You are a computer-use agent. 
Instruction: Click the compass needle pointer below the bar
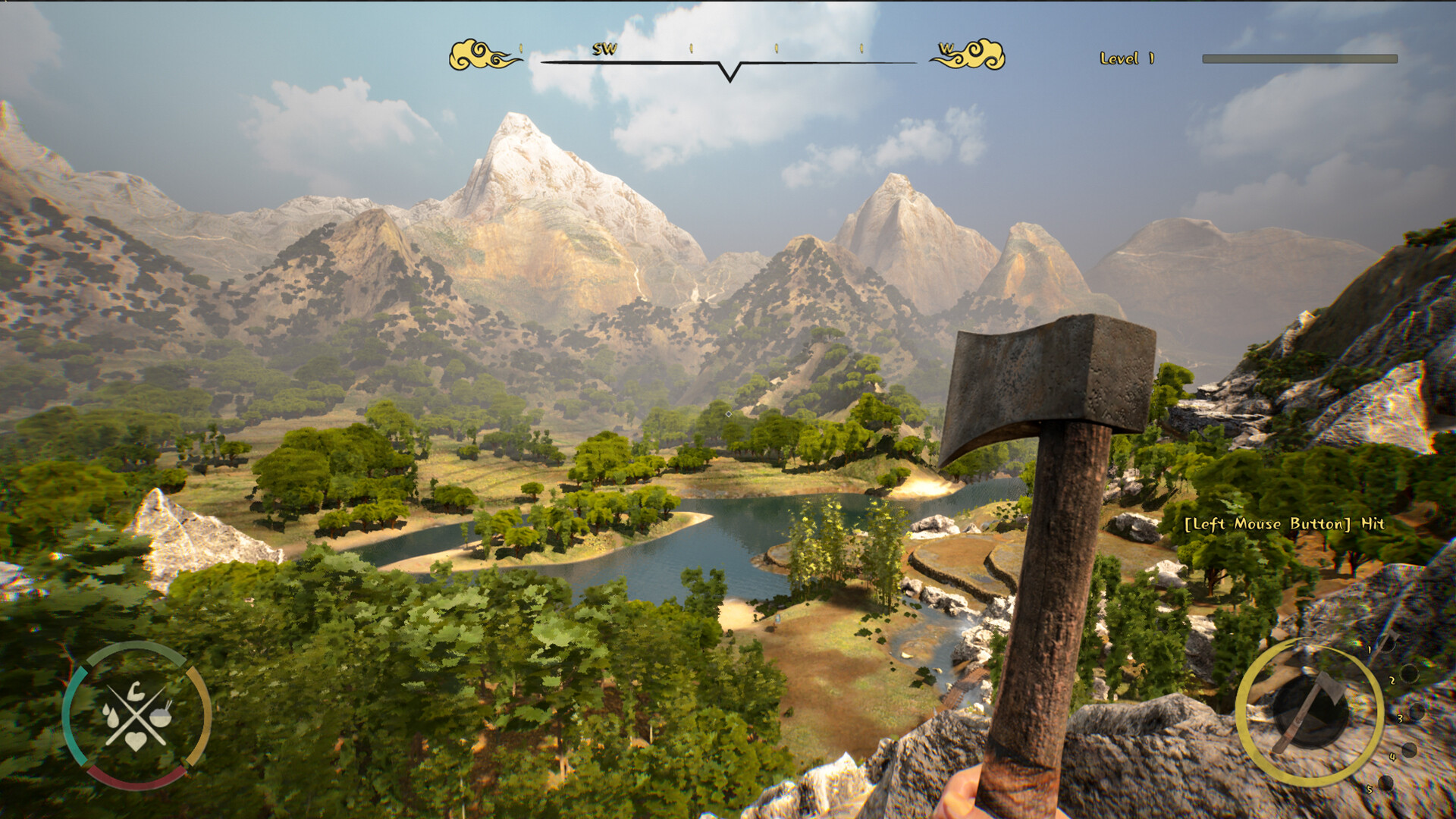(730, 74)
